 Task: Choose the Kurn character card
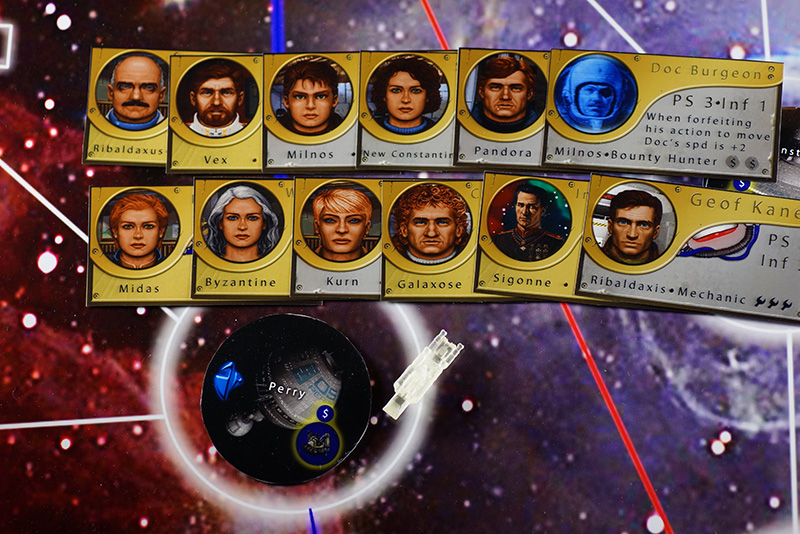tap(340, 238)
